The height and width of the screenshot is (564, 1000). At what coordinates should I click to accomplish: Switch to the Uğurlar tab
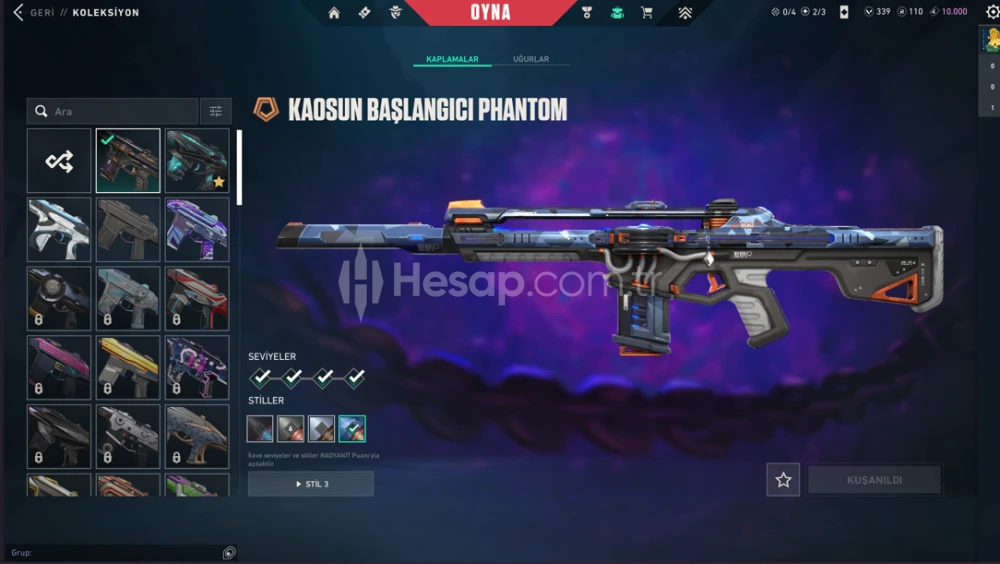[x=531, y=59]
